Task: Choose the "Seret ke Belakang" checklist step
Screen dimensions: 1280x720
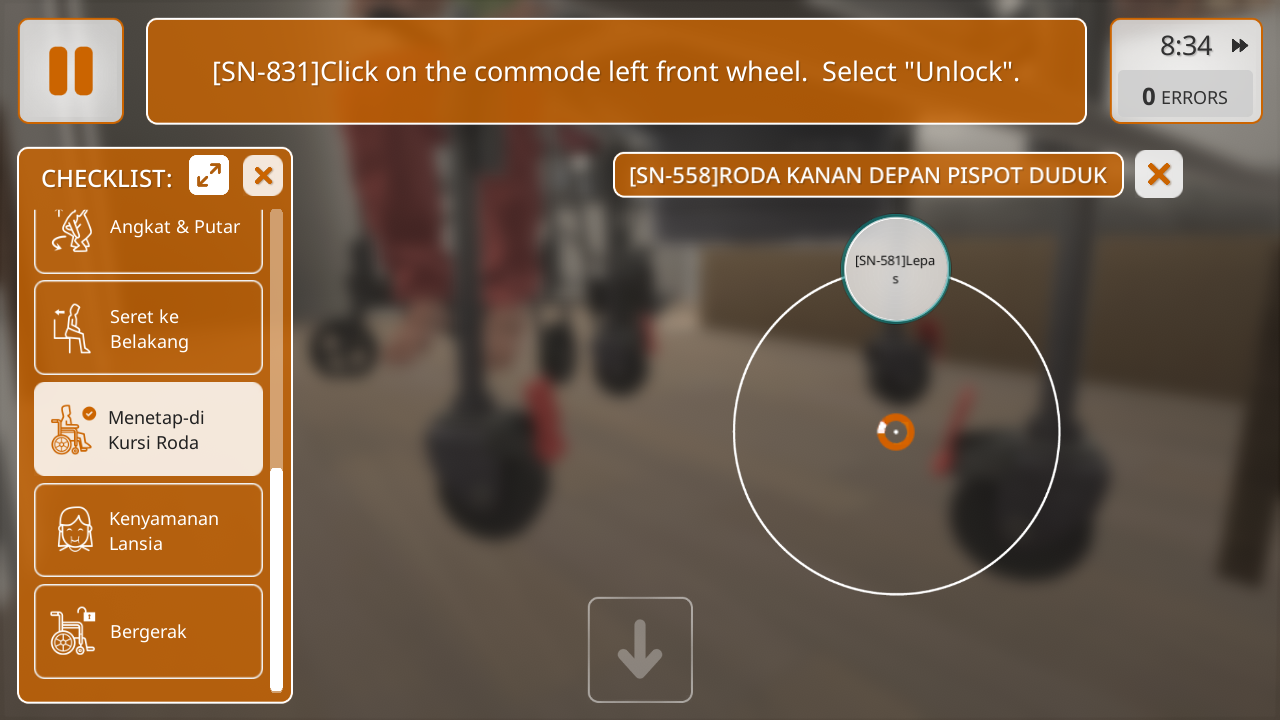Action: [149, 328]
